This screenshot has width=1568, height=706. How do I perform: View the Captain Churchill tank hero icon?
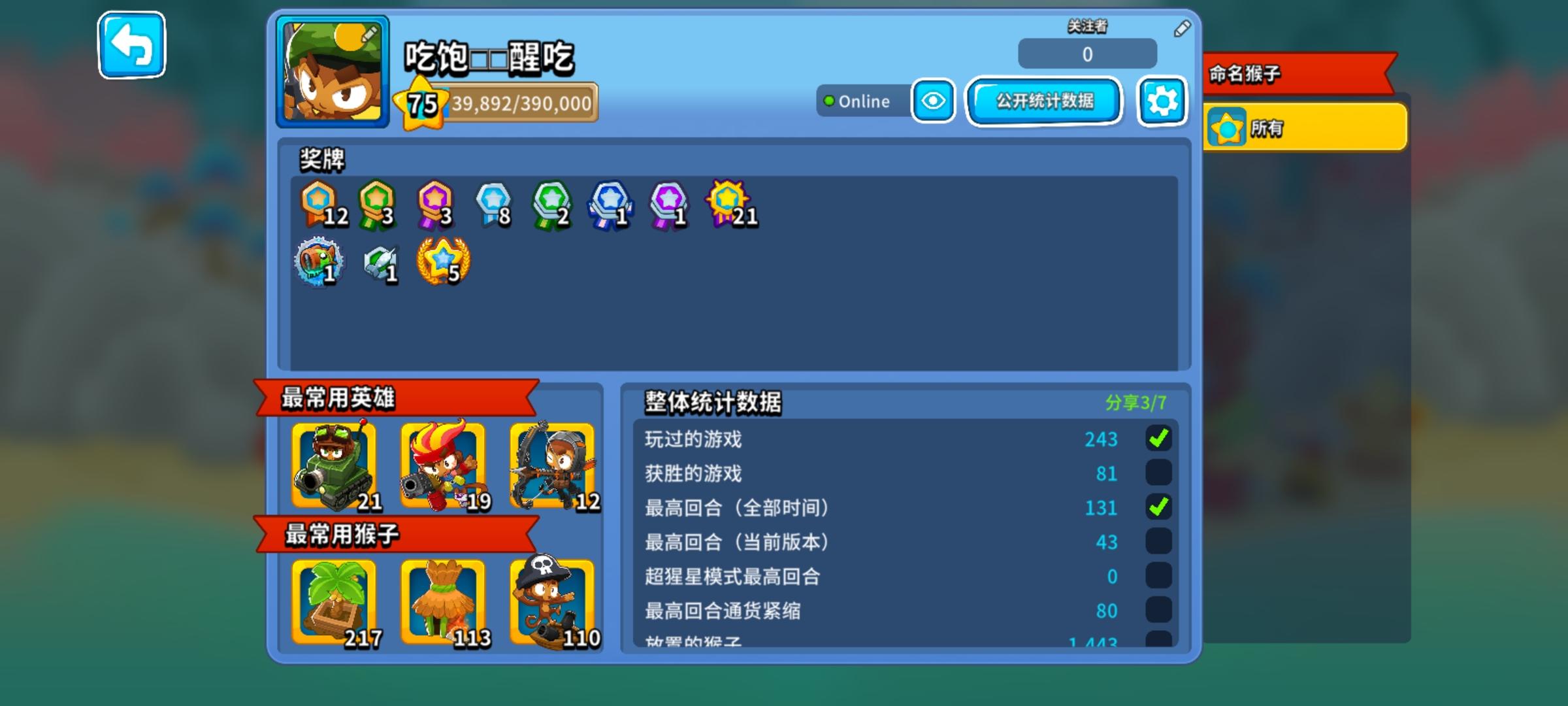click(335, 465)
